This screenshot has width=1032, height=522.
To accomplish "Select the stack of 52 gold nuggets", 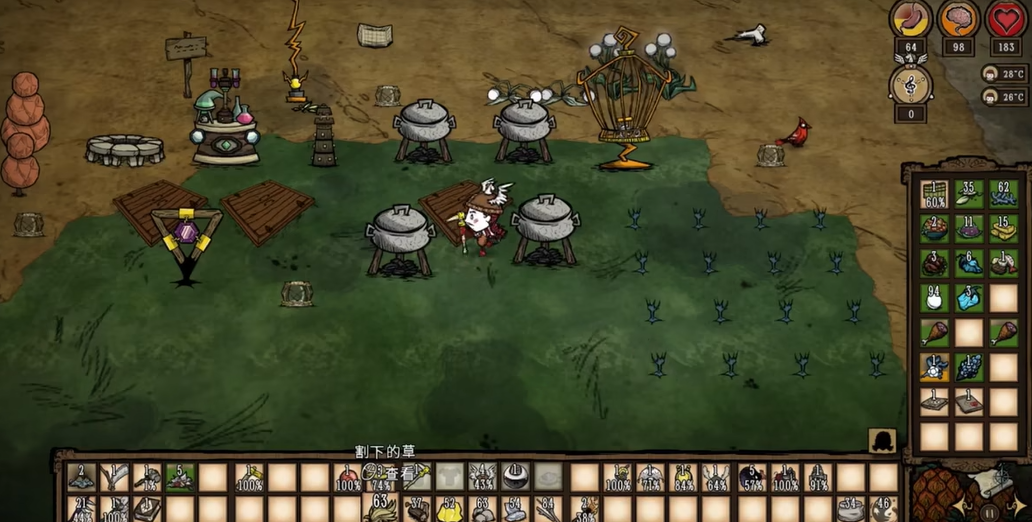I will pos(450,510).
